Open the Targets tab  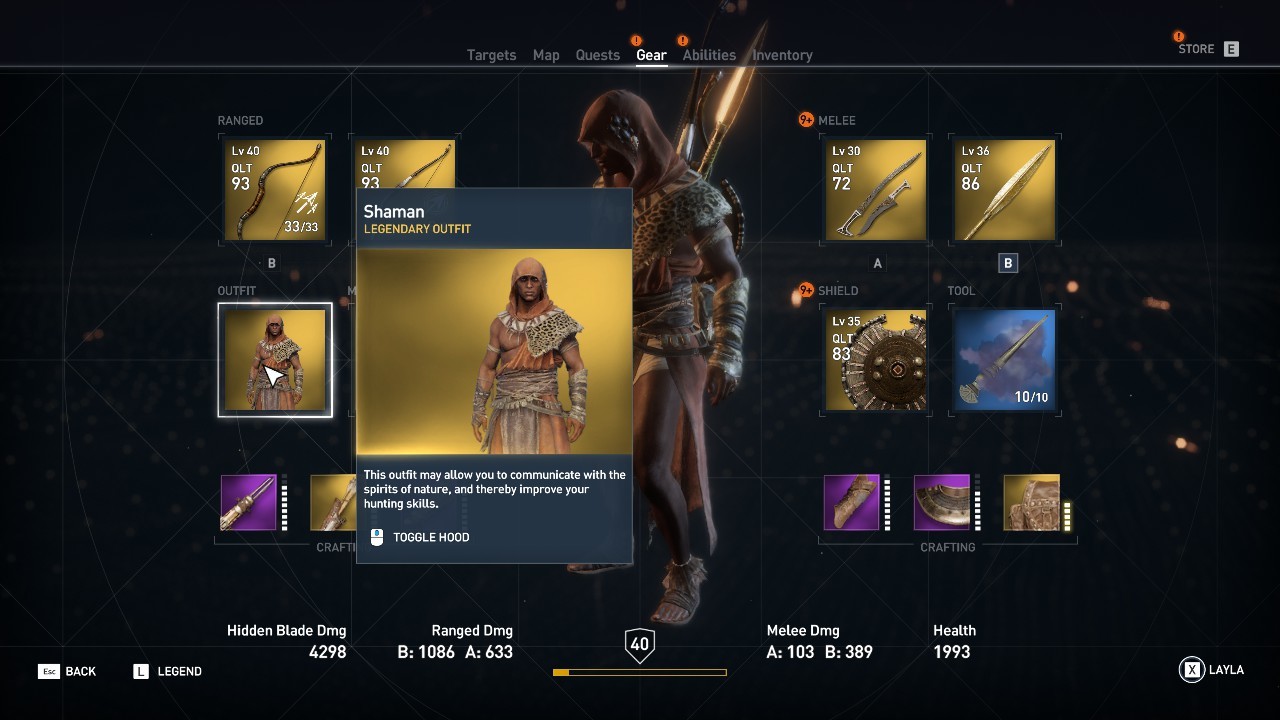(x=491, y=55)
